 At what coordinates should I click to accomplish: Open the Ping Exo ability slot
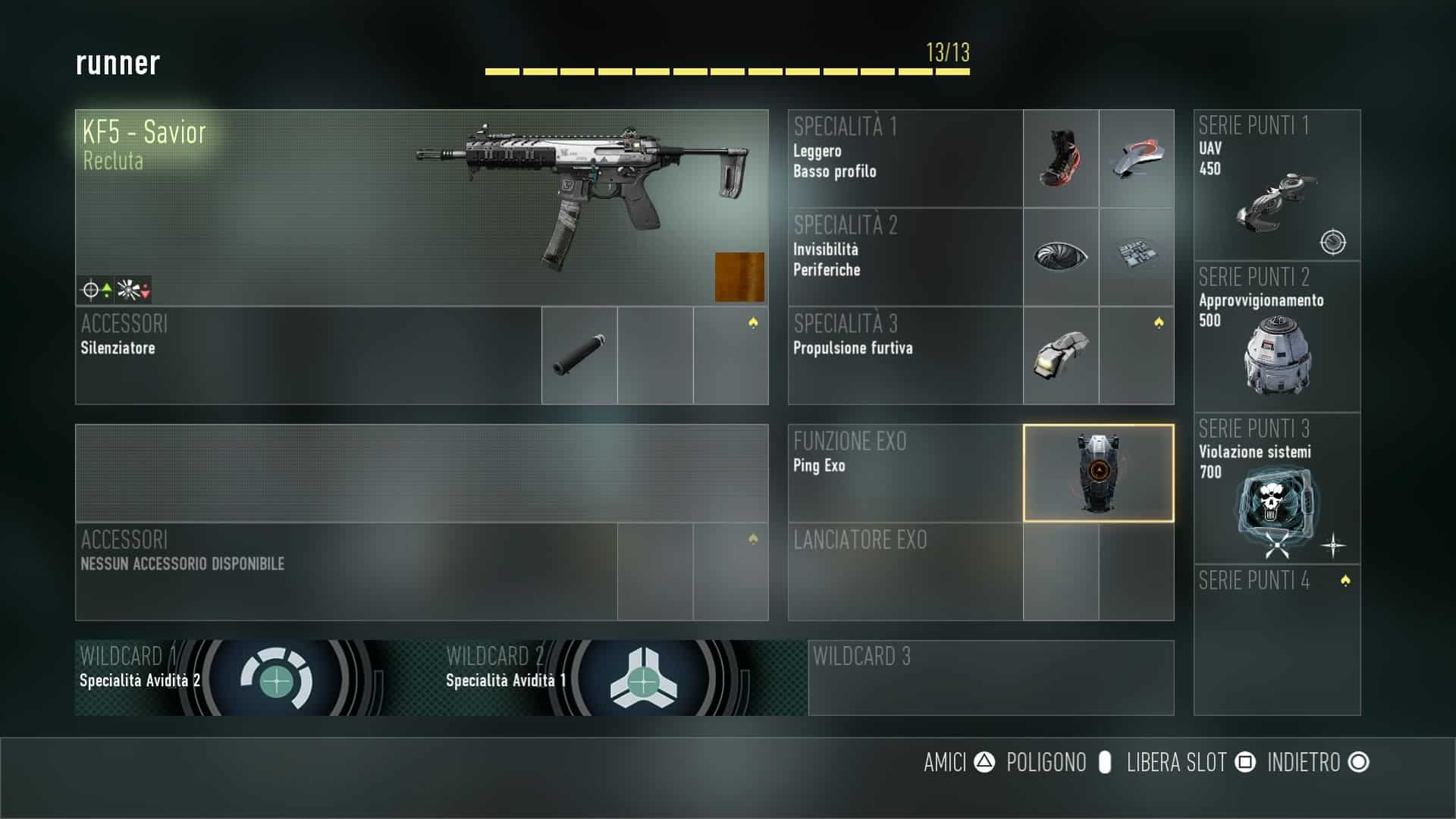tap(1098, 473)
